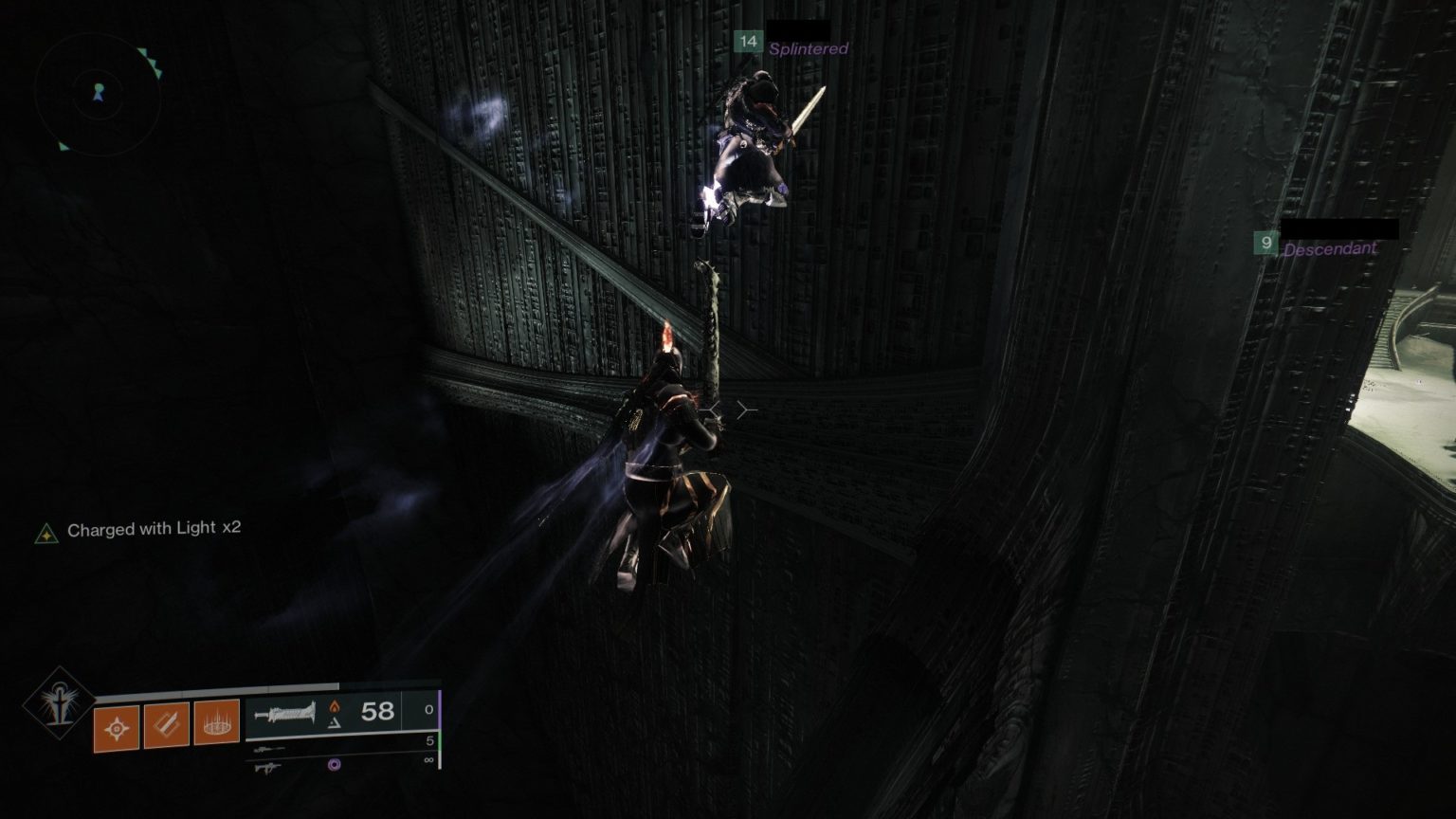Use the grenade ability icon
Viewport: 1456px width, 819px height.
pyautogui.click(x=117, y=728)
